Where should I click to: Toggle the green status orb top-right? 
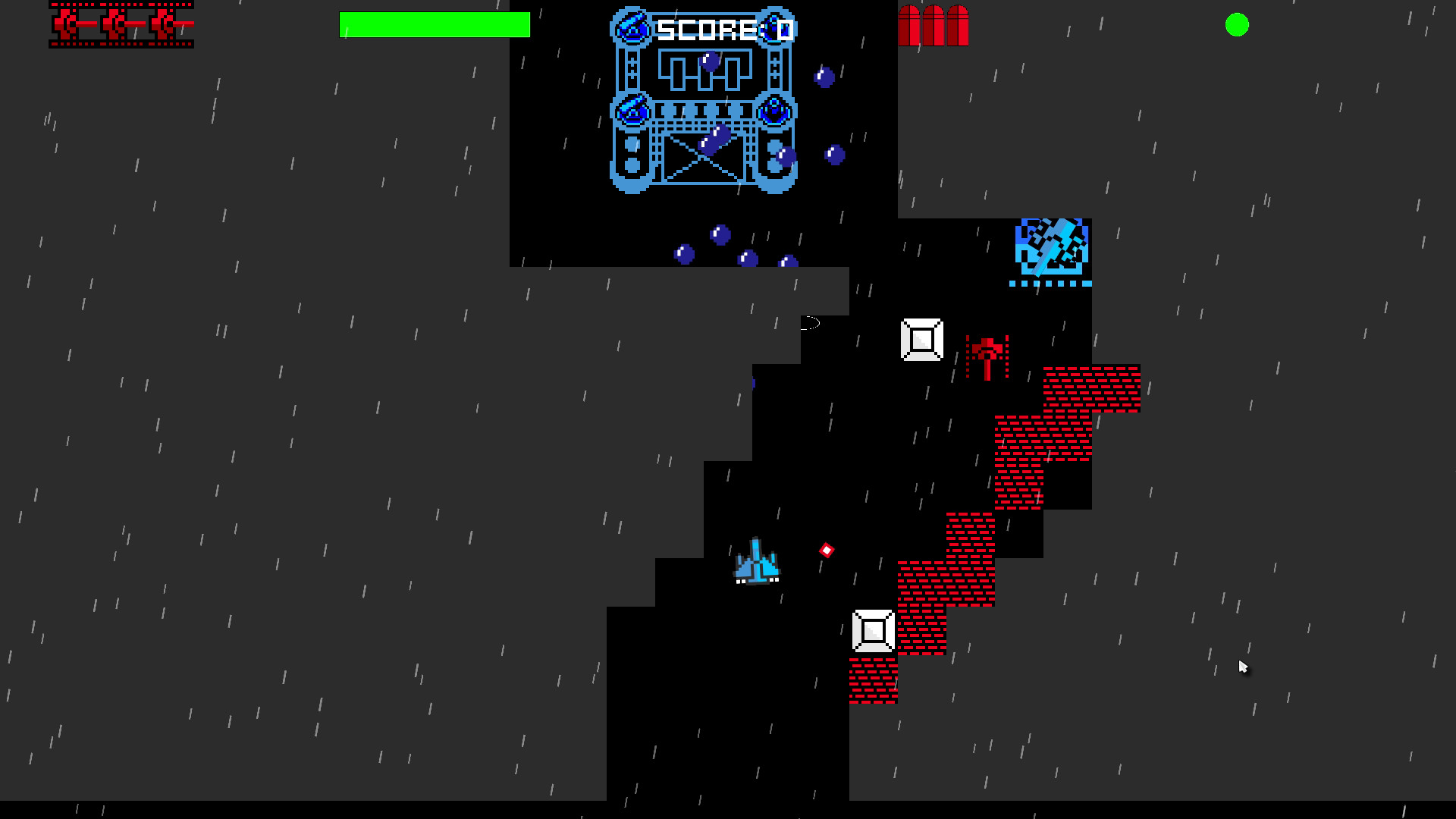1238,25
